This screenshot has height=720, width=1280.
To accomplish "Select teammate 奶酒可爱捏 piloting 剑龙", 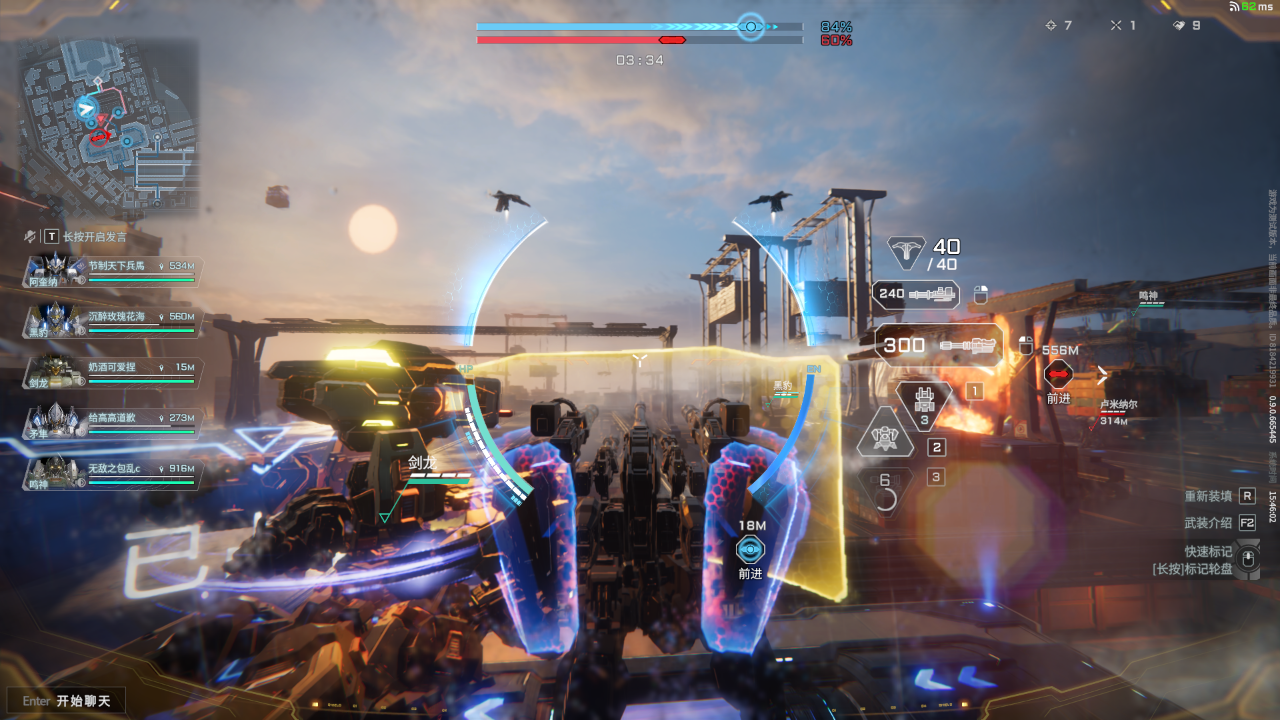I will pos(114,373).
